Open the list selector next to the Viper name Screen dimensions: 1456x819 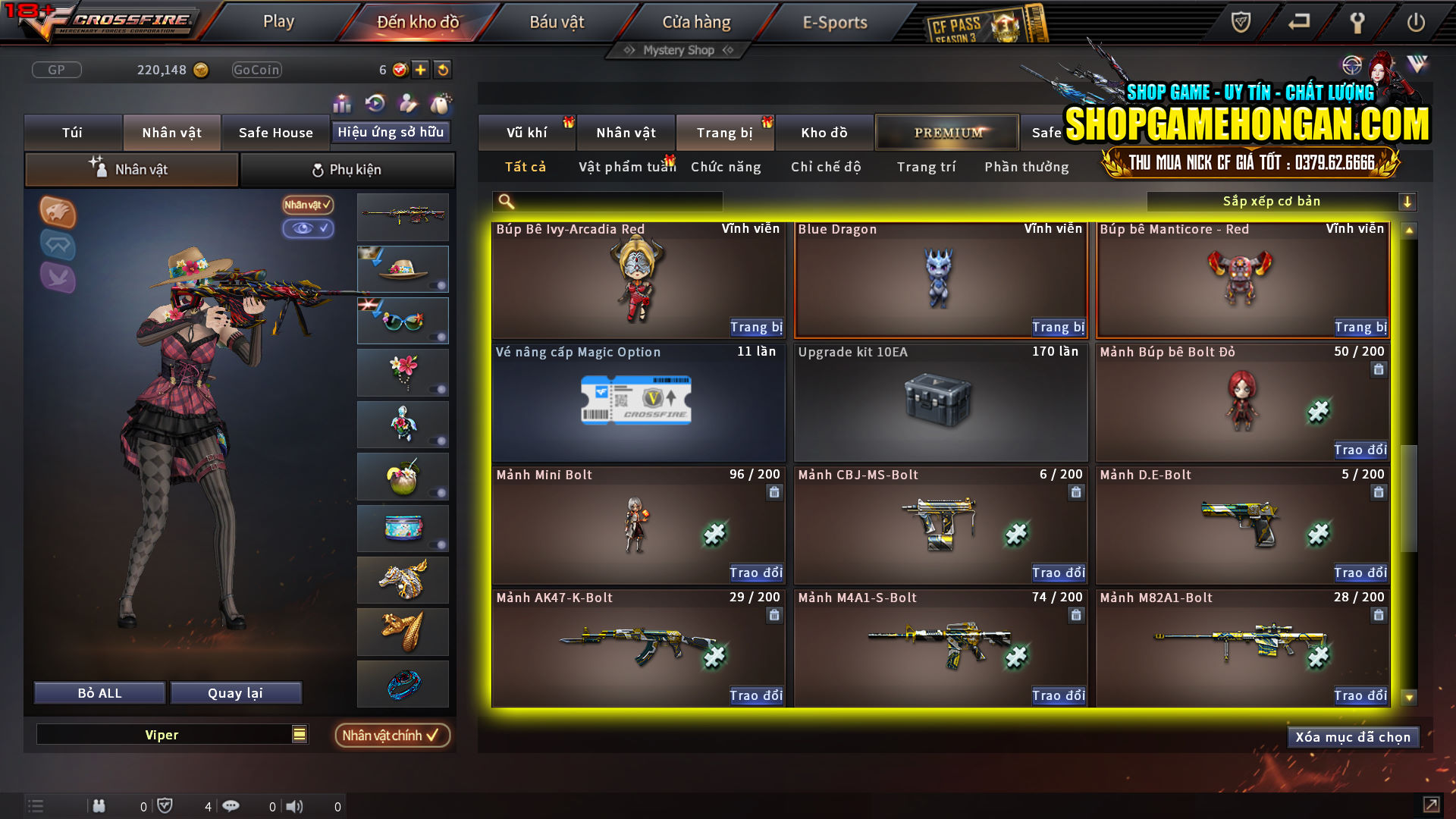[299, 734]
